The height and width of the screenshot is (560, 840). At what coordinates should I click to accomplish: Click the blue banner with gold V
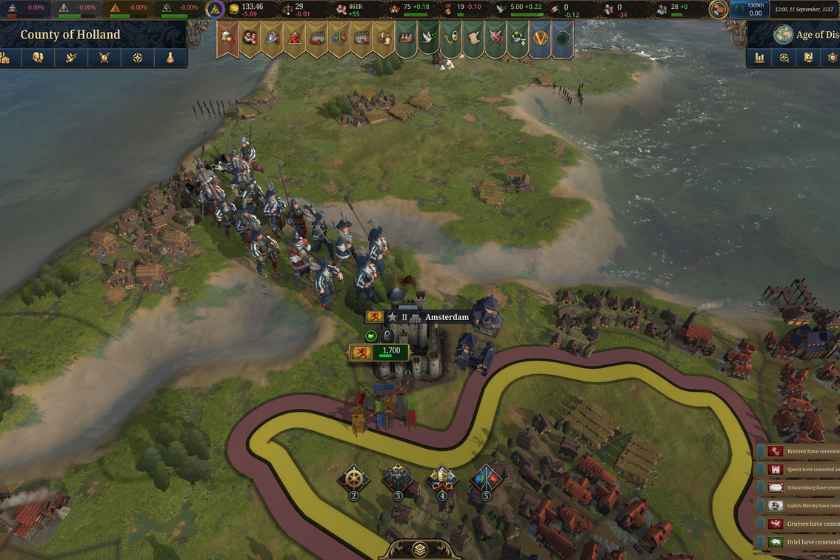[539, 39]
